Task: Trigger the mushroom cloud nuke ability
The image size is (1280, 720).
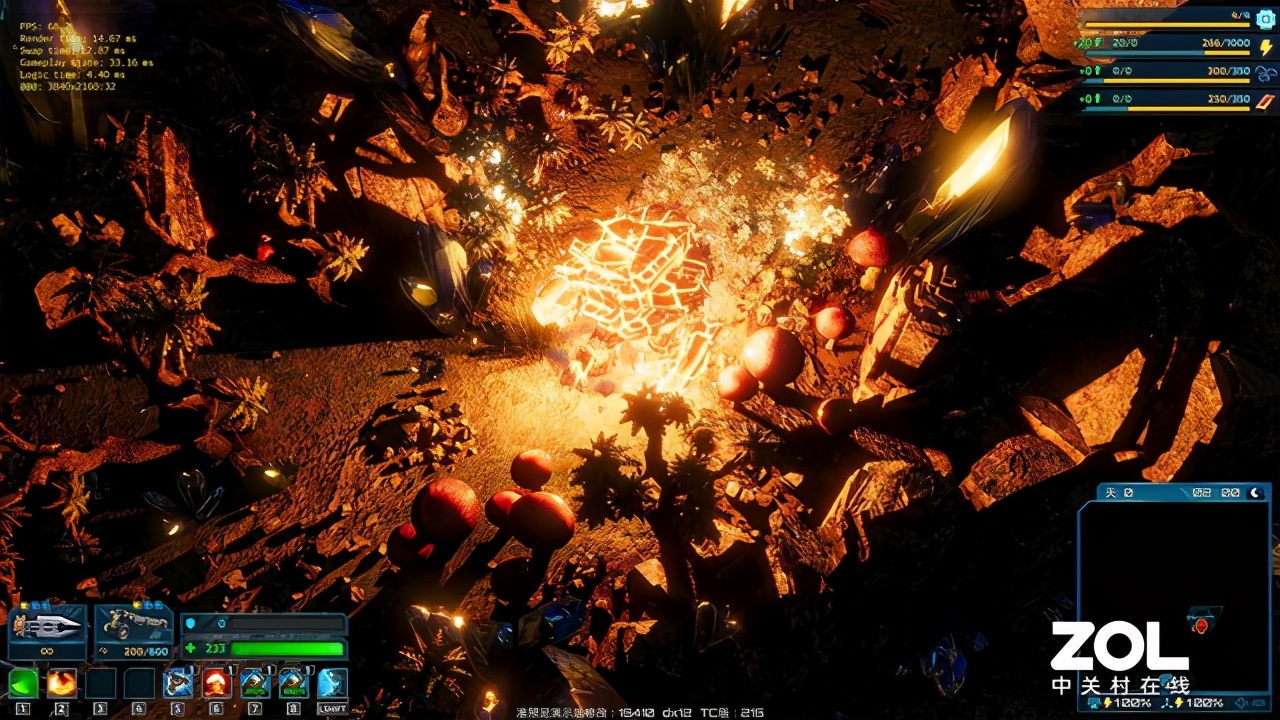Action: (x=216, y=683)
